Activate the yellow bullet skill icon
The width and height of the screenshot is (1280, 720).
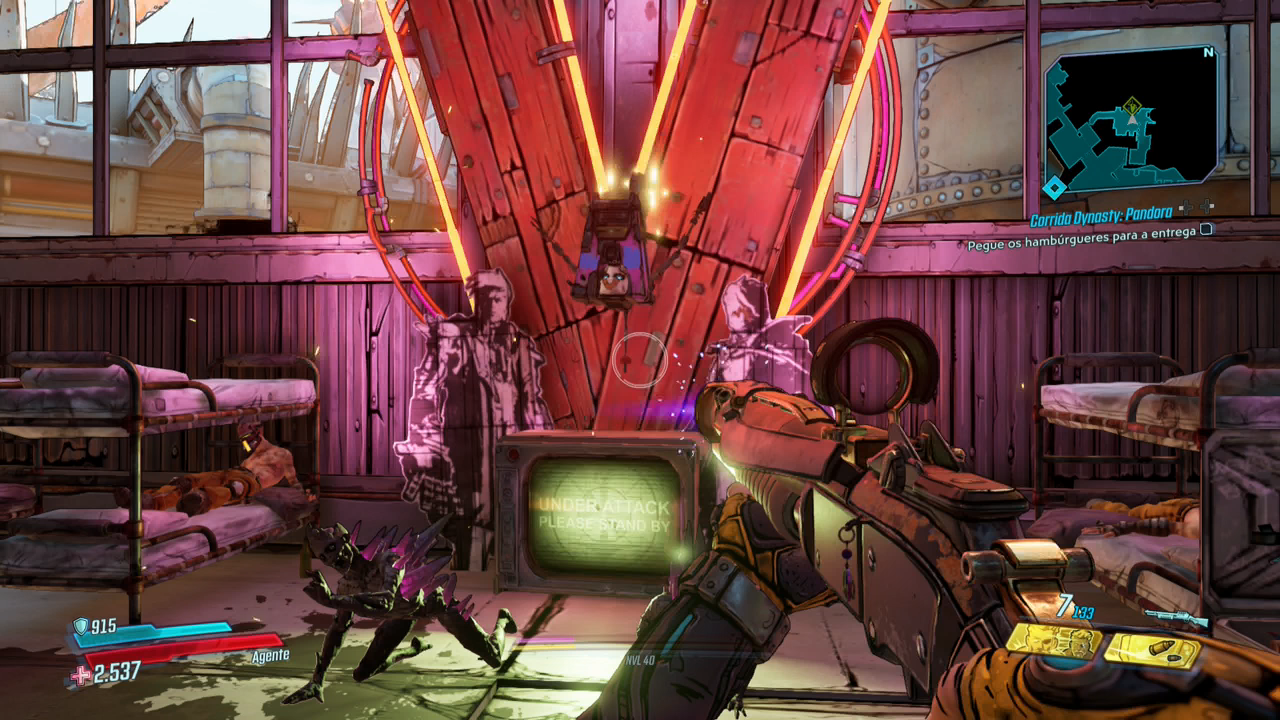(1152, 651)
